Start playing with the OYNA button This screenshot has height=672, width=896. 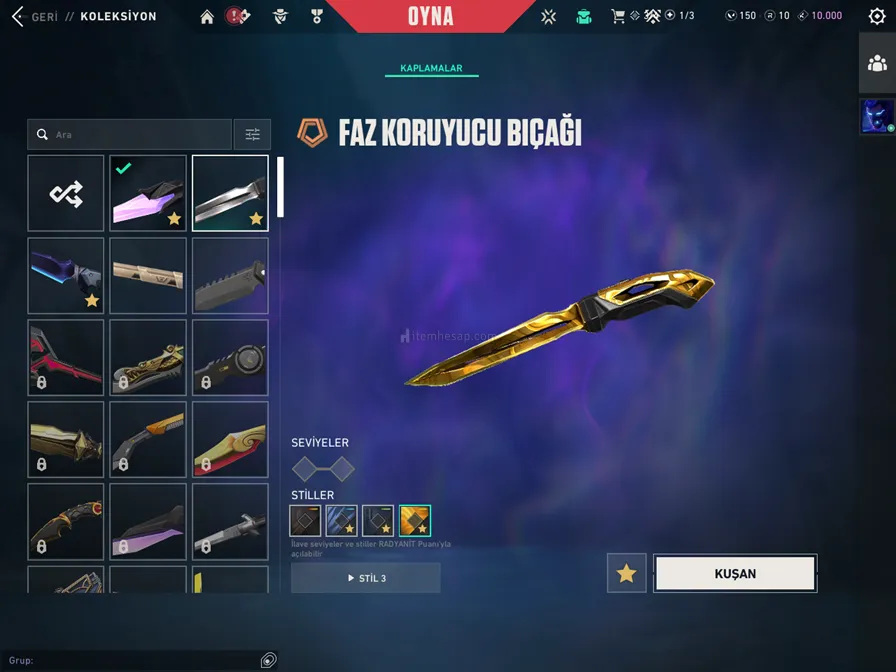click(x=431, y=16)
